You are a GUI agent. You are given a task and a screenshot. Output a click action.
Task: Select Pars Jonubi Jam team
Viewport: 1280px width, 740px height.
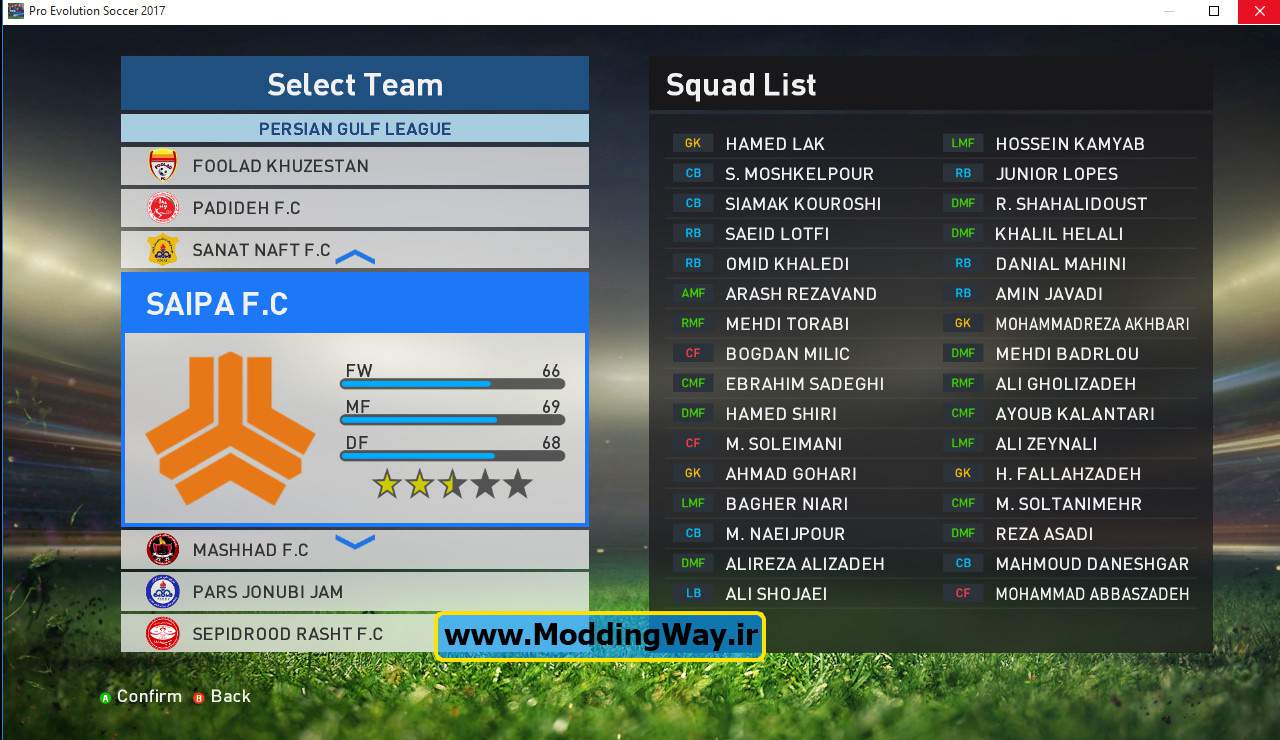(x=354, y=592)
